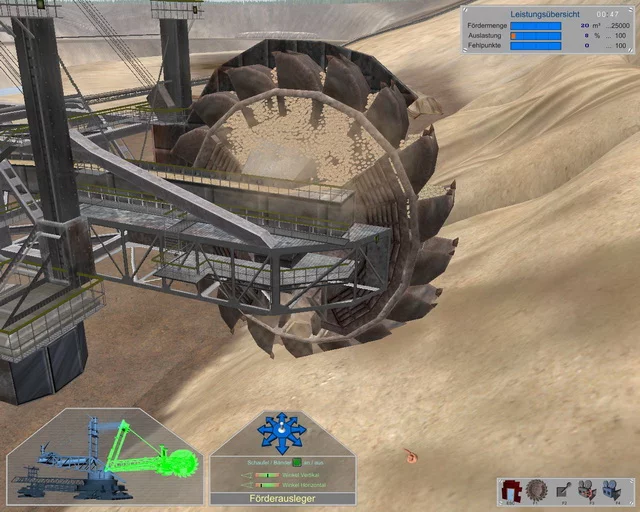Toggle the green Schaufel / Bänder on/off switch
The height and width of the screenshot is (512, 640).
coord(296,462)
